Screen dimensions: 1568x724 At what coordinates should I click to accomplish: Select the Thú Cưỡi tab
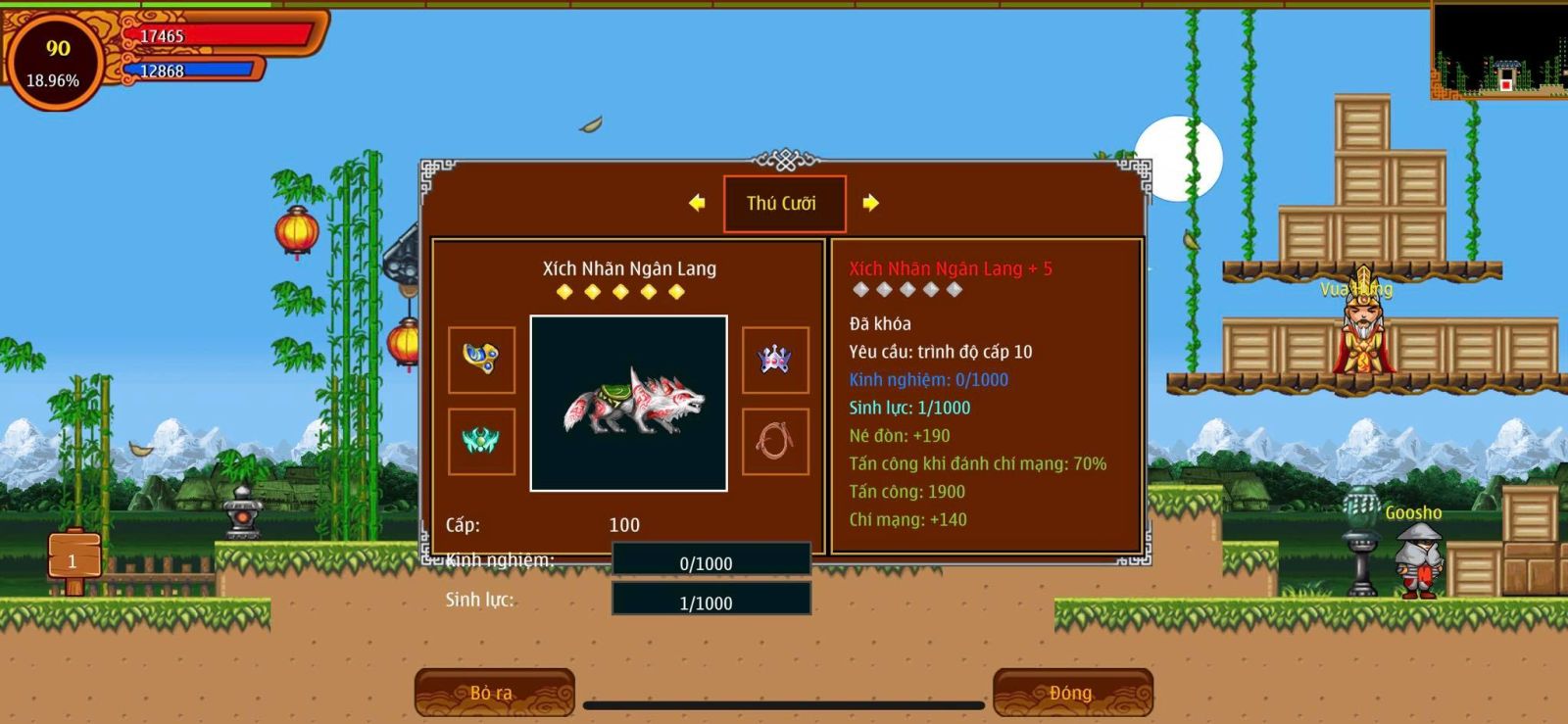click(784, 204)
